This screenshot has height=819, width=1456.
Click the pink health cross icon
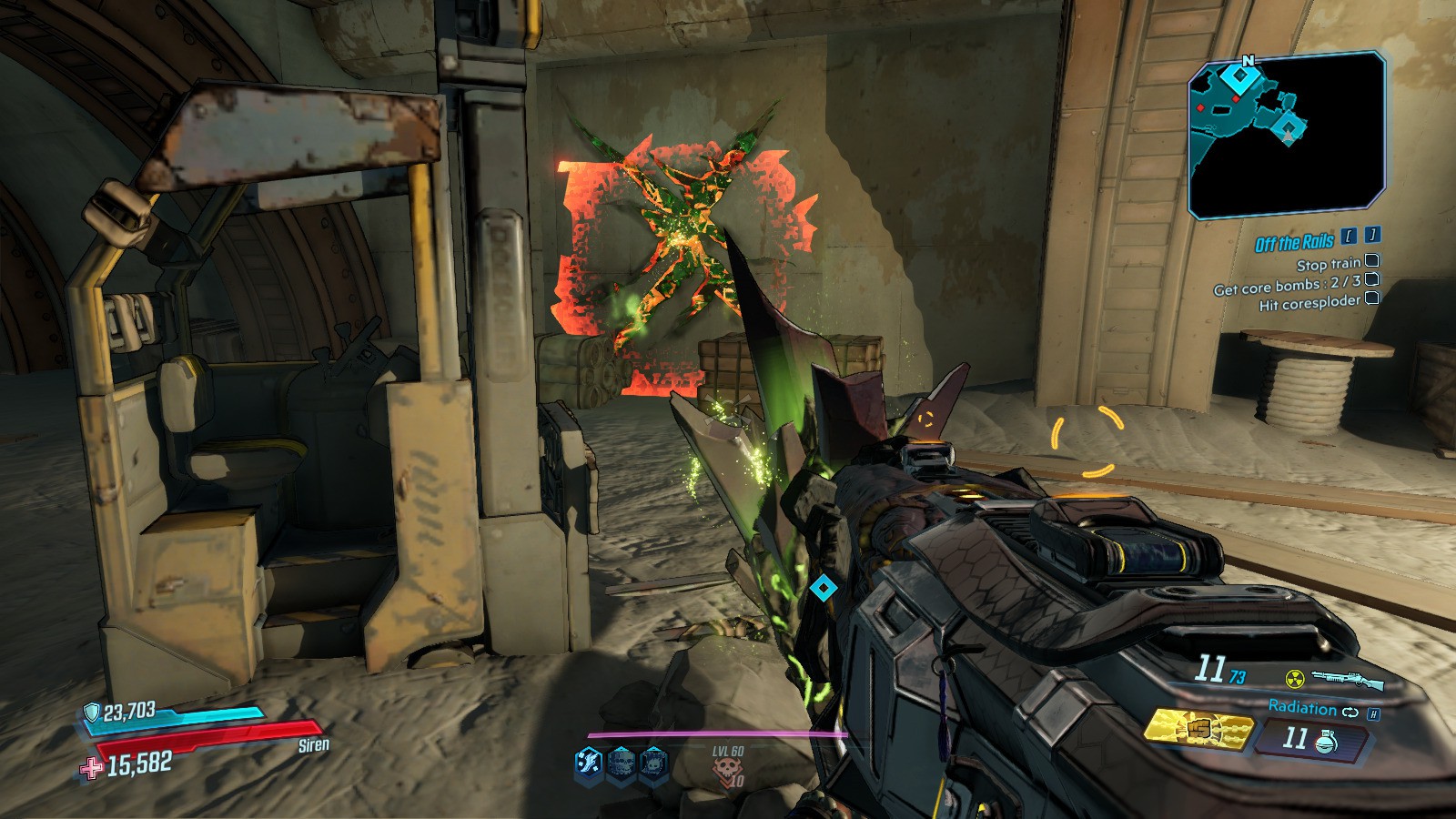click(91, 769)
